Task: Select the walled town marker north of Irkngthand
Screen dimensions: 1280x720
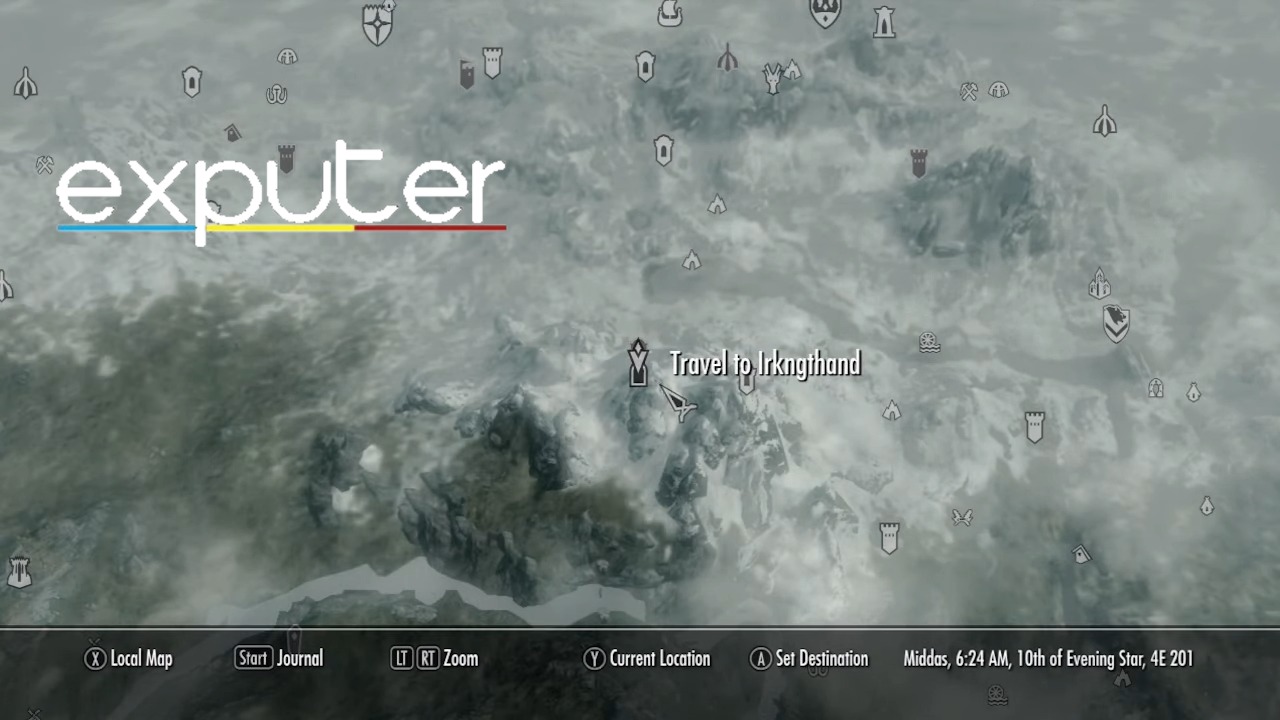Action: point(661,152)
